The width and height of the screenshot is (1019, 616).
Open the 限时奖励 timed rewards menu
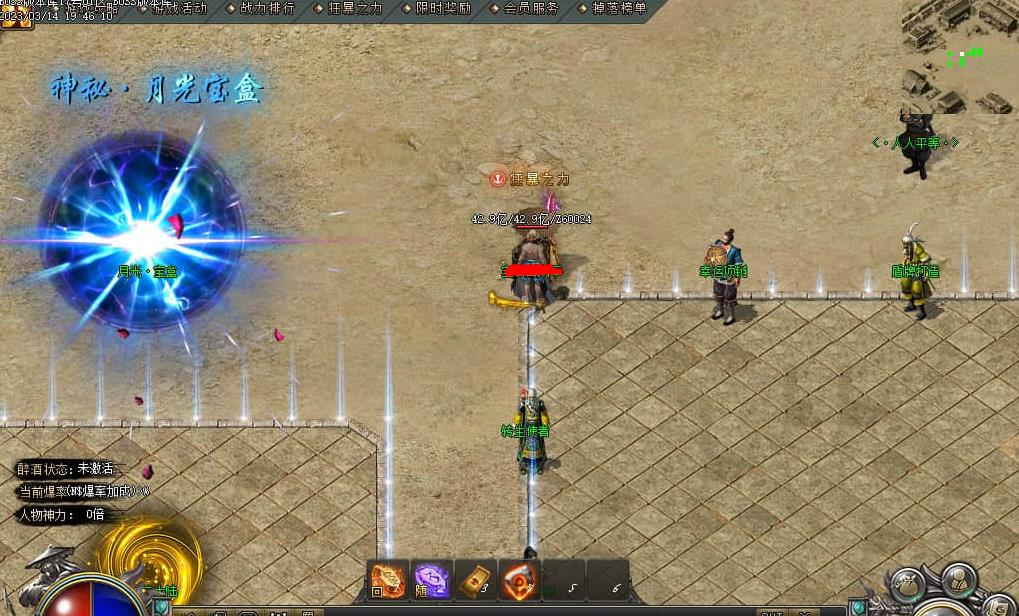pyautogui.click(x=436, y=8)
